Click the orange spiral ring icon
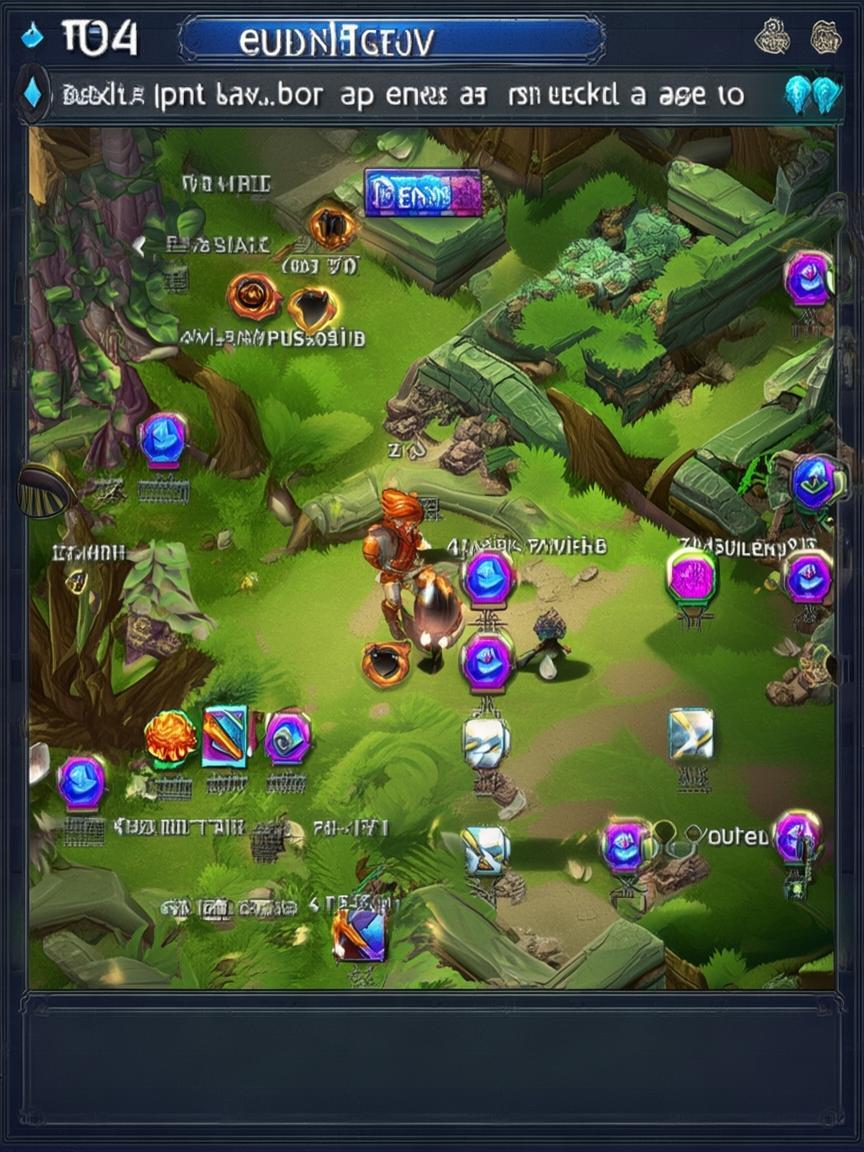864x1152 pixels. [x=253, y=296]
